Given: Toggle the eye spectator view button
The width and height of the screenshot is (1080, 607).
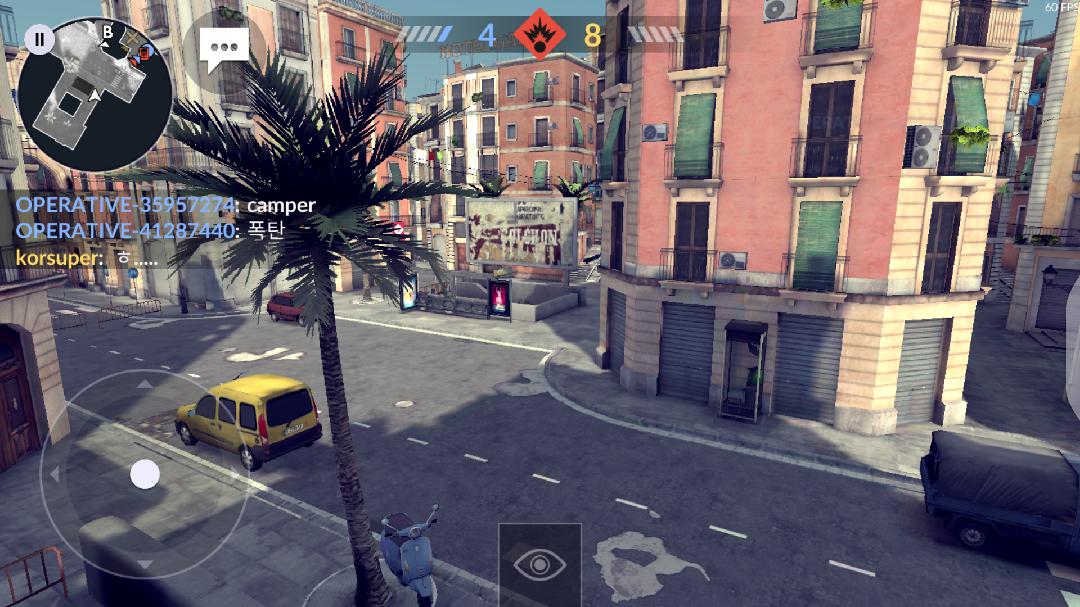Looking at the screenshot, I should pyautogui.click(x=539, y=564).
